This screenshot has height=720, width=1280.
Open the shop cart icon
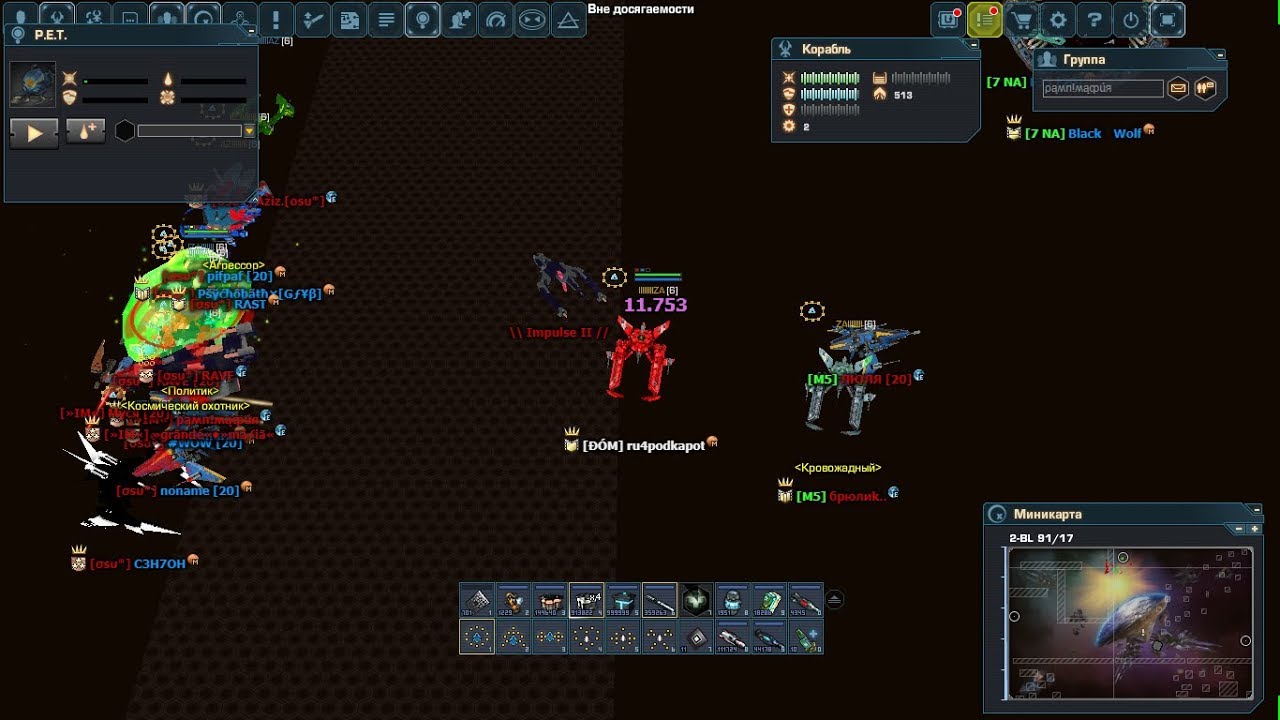tap(1021, 20)
